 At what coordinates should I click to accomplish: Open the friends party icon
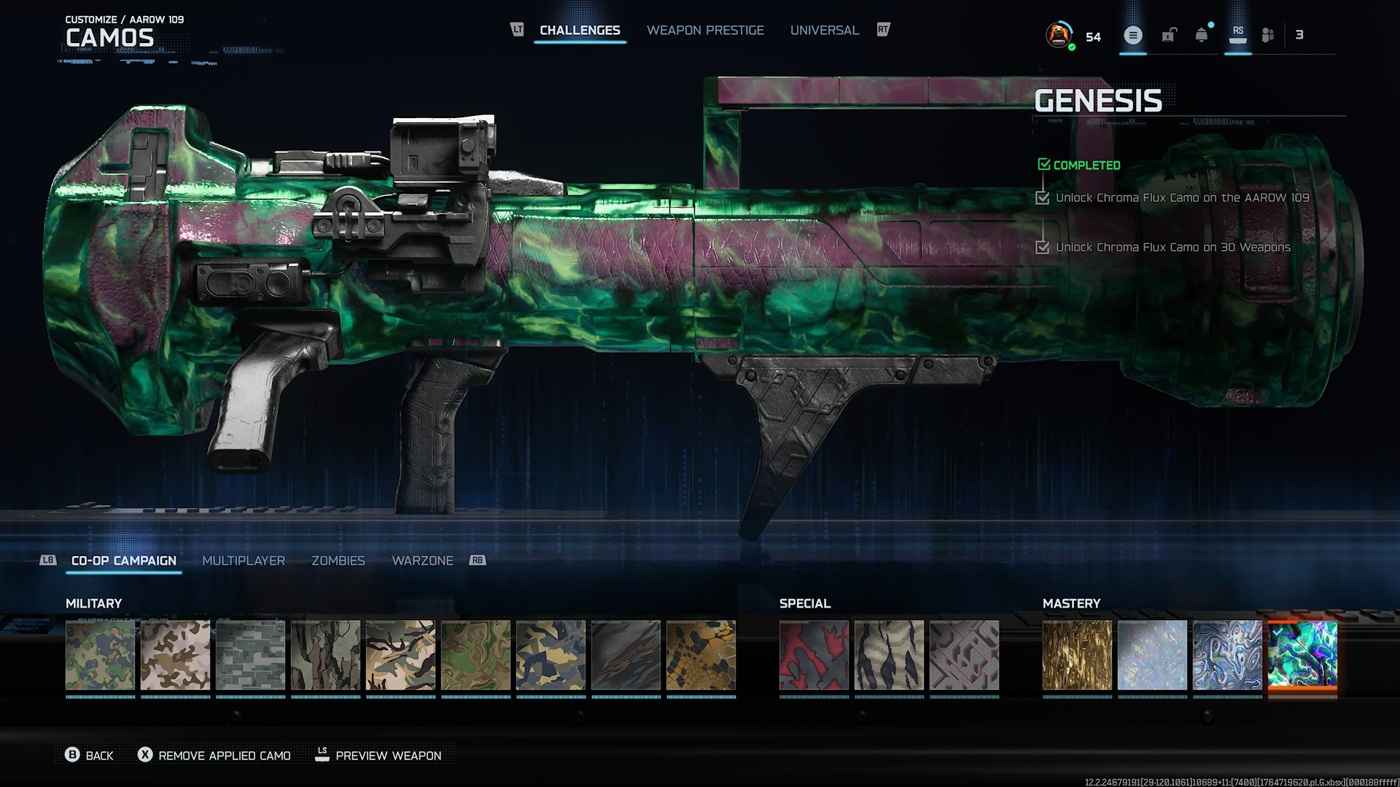(x=1268, y=35)
